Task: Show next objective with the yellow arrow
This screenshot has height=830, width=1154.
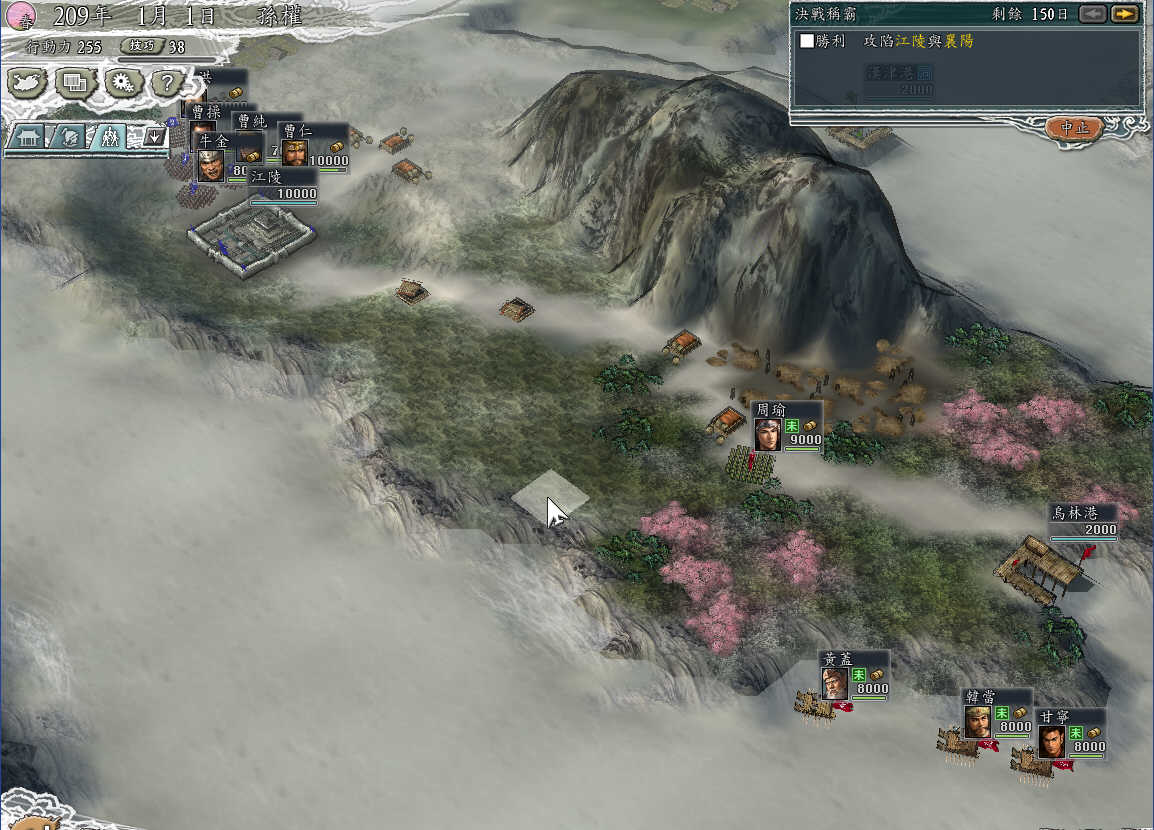Action: pyautogui.click(x=1124, y=14)
